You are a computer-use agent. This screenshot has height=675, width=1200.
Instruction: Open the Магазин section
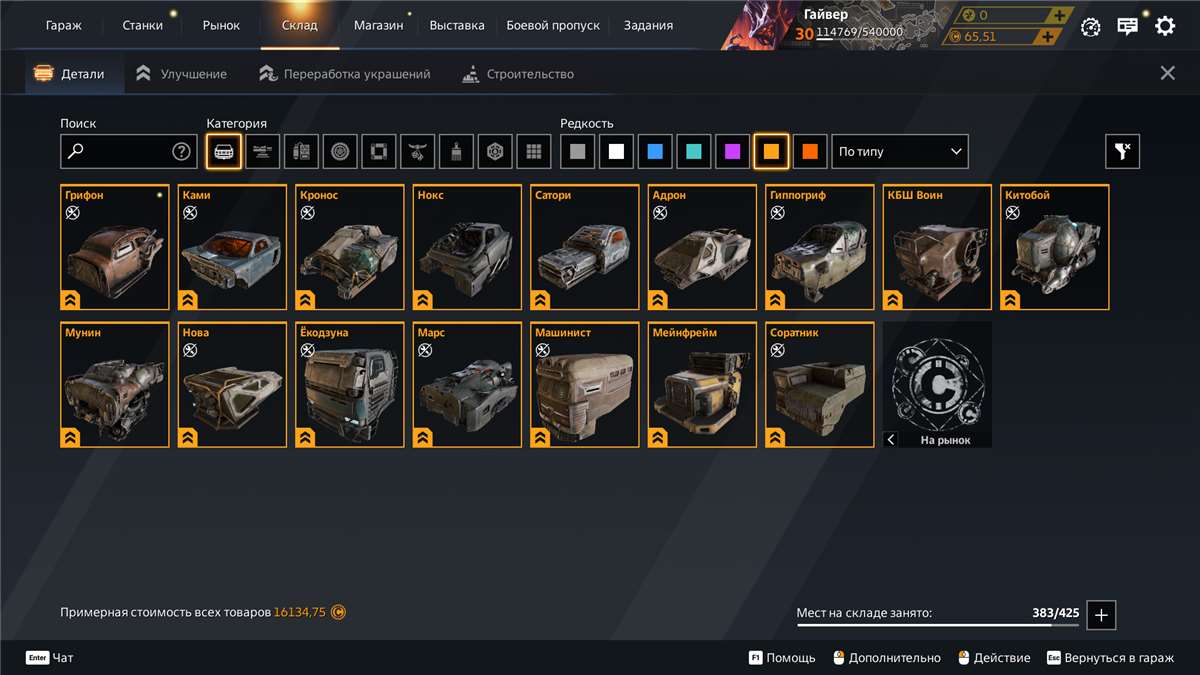click(378, 25)
